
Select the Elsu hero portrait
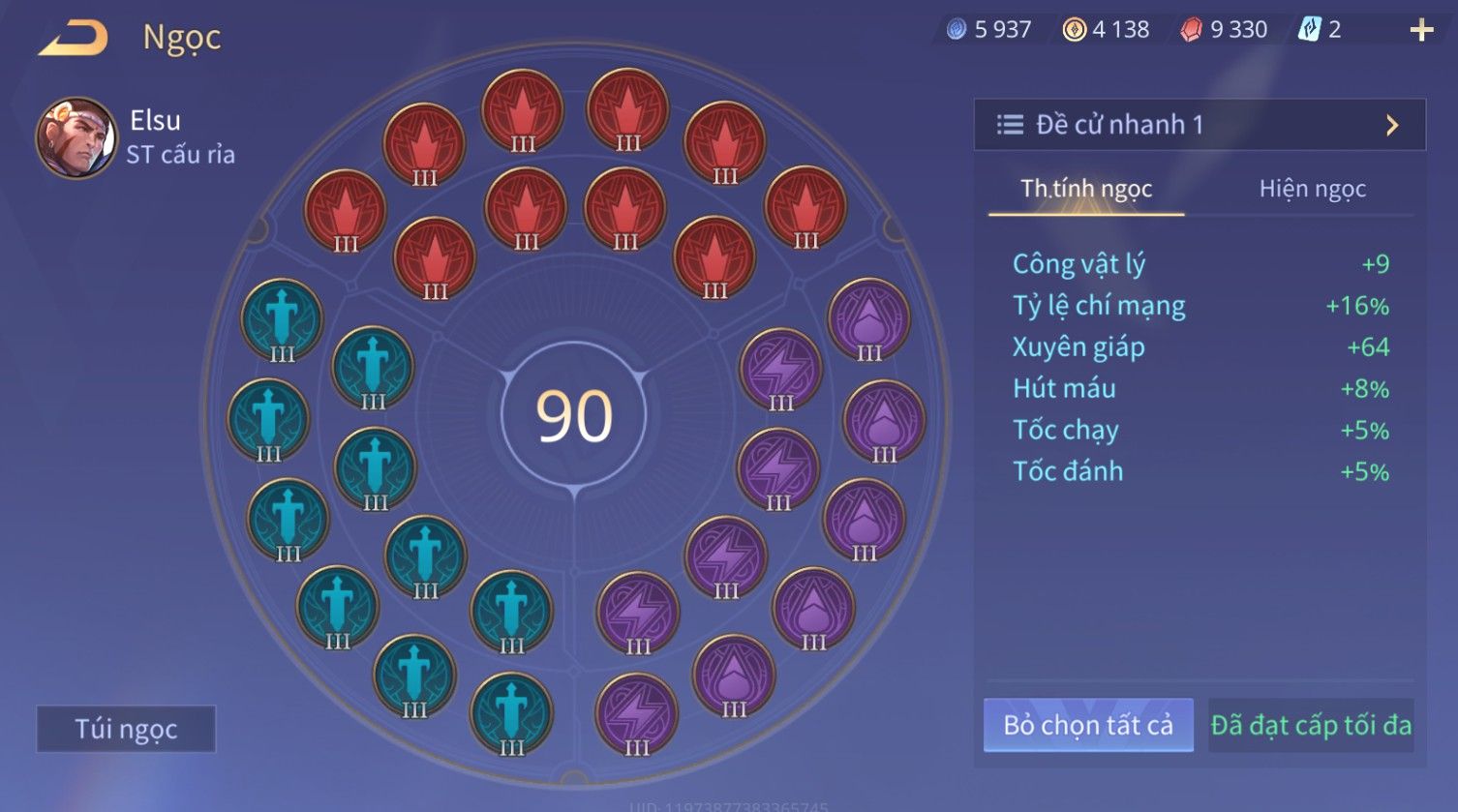(x=76, y=137)
